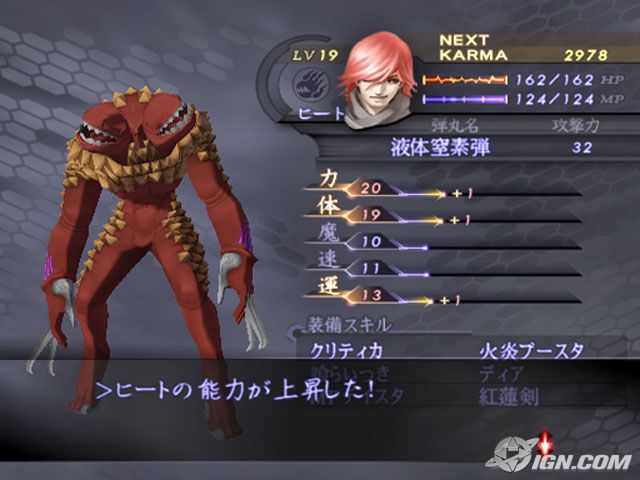
Task: Click the 体 vitality stat row
Action: (329, 211)
